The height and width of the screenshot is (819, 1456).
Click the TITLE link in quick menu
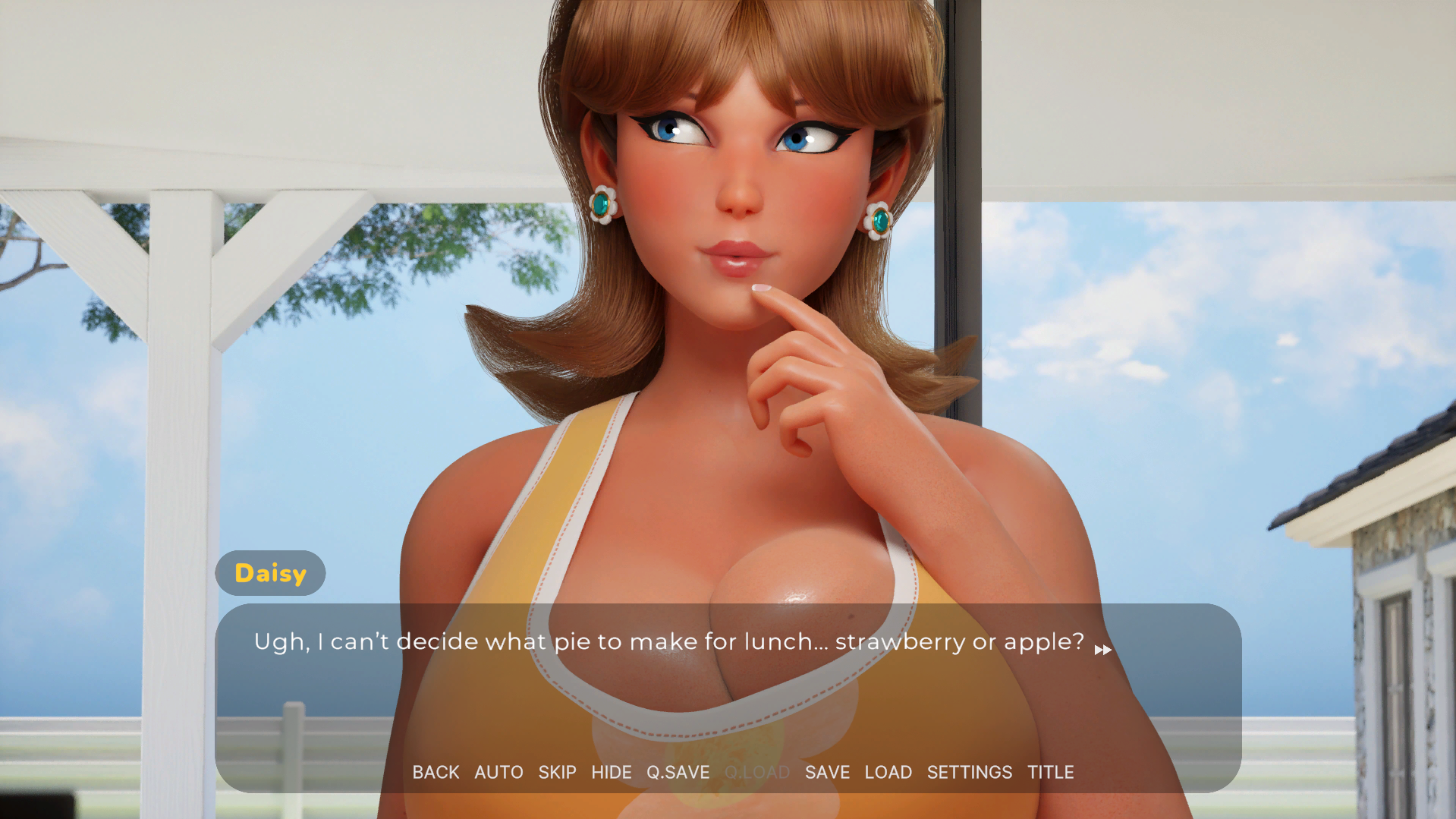1051,772
